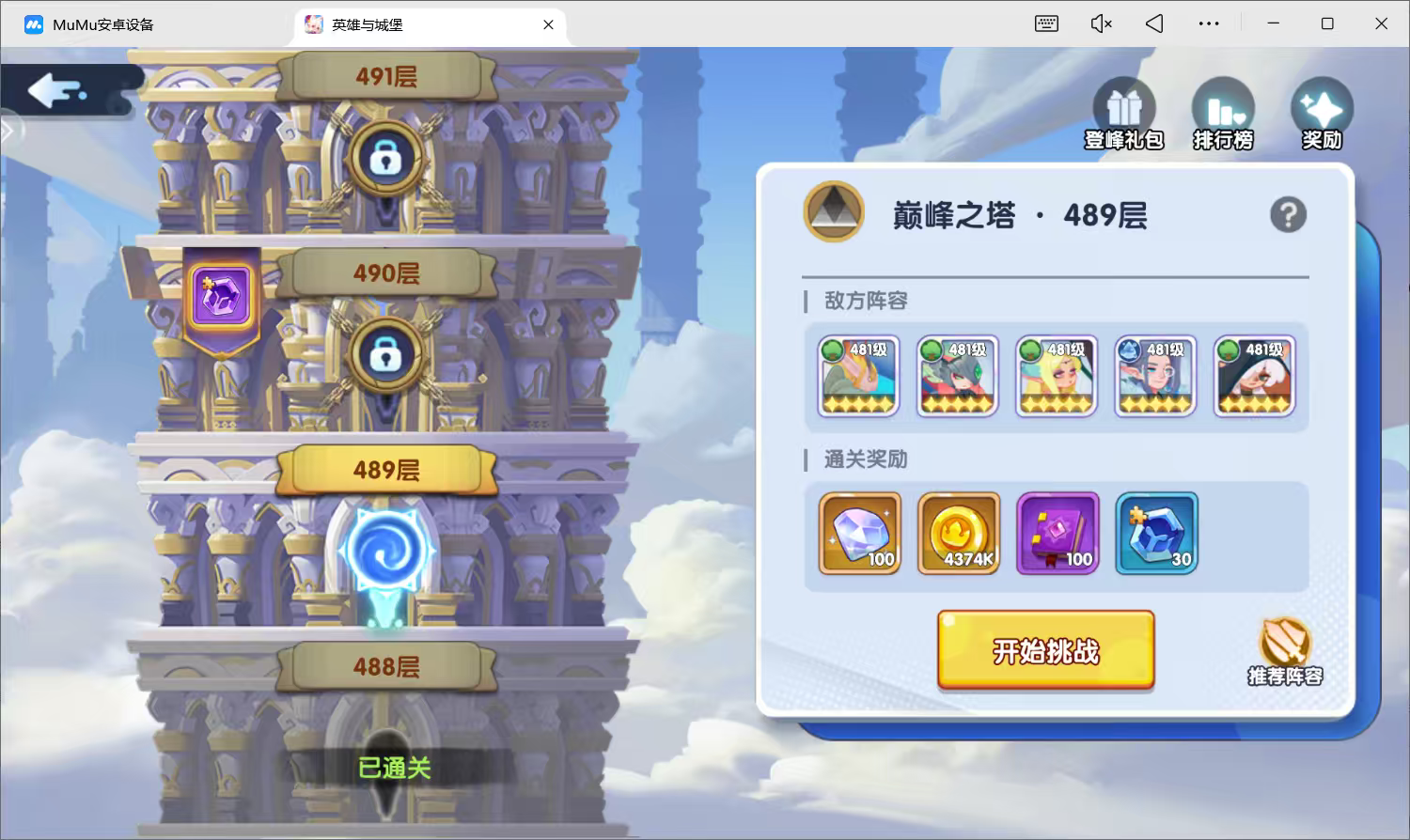
Task: Select the first 481级 enemy portrait
Action: coord(856,376)
